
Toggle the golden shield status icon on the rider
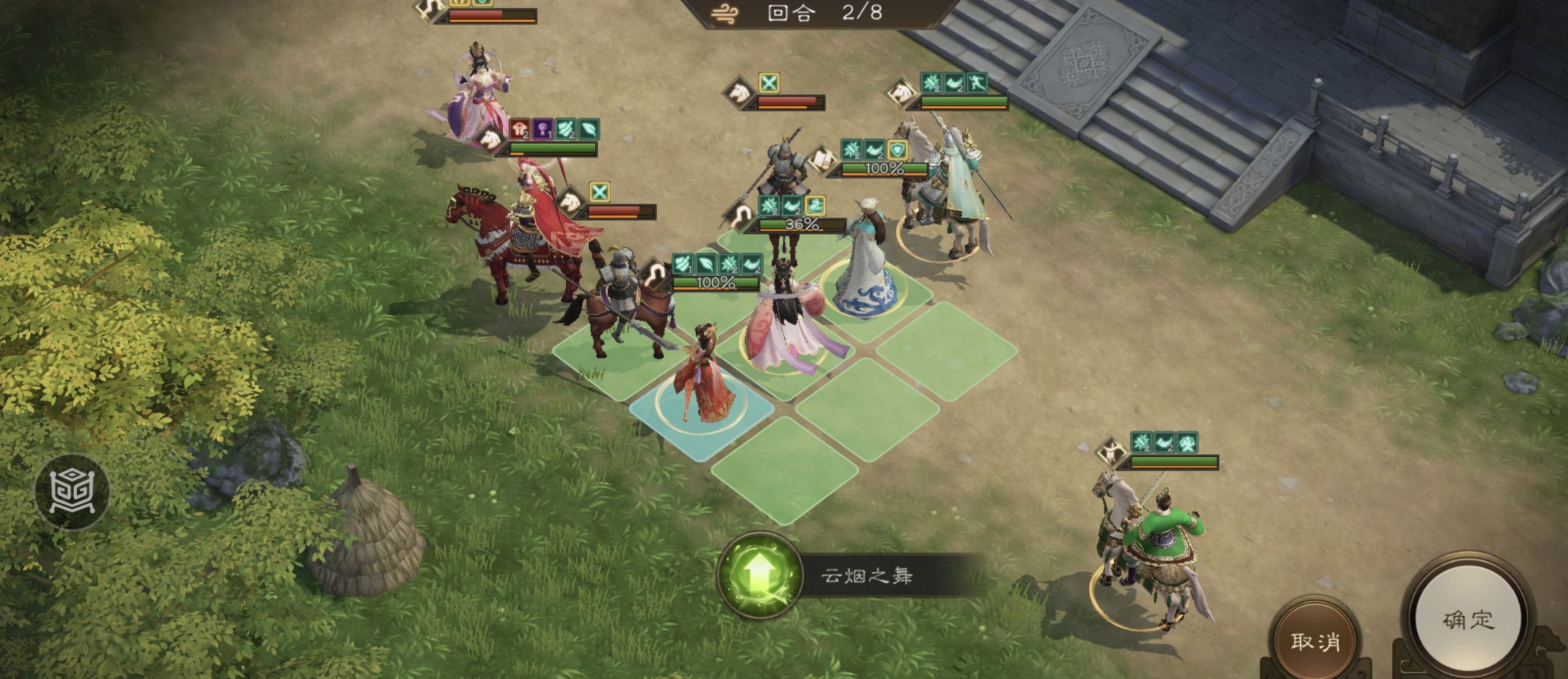coord(898,150)
